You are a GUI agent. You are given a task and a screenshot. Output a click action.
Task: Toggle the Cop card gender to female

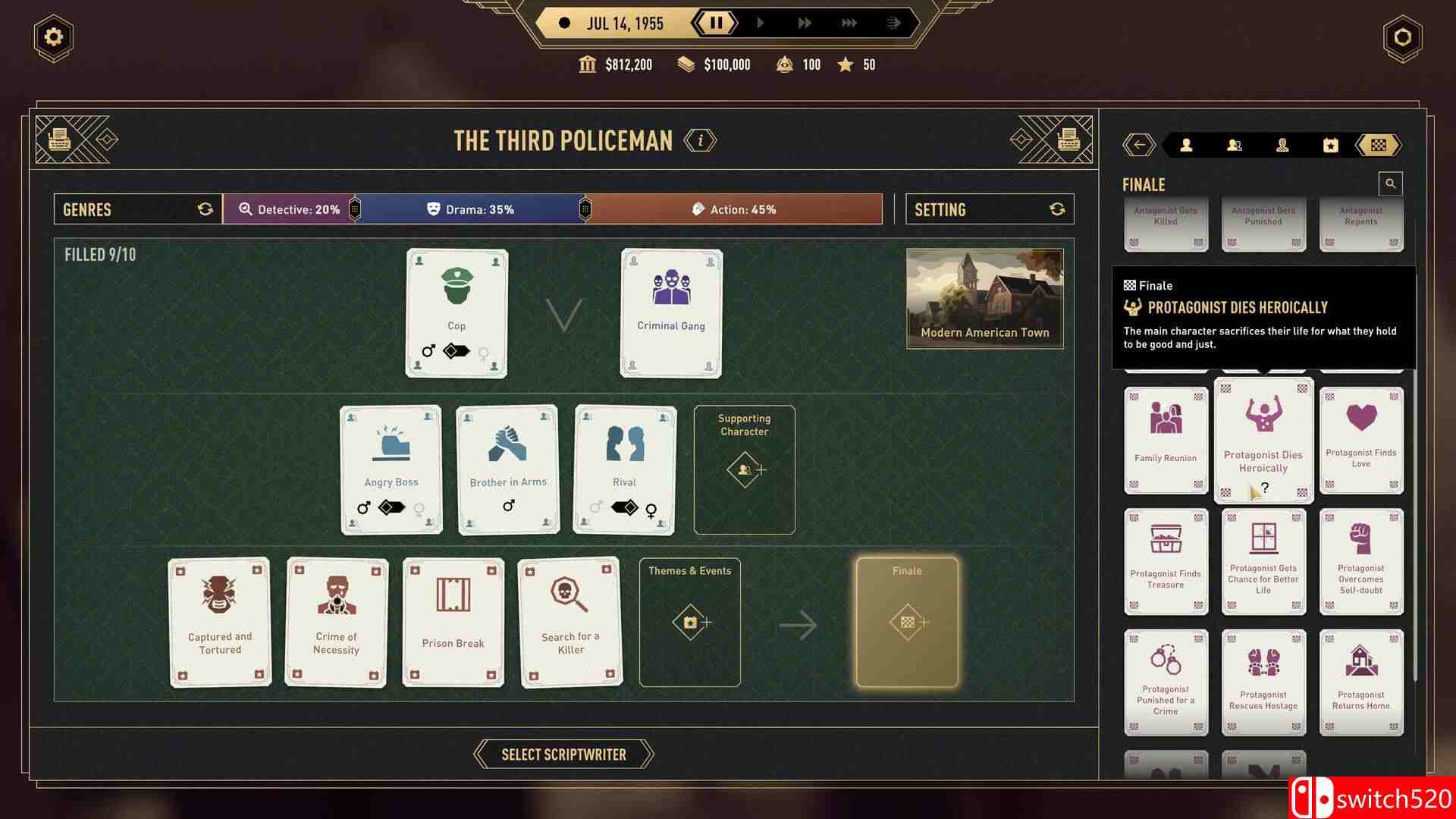coord(483,350)
